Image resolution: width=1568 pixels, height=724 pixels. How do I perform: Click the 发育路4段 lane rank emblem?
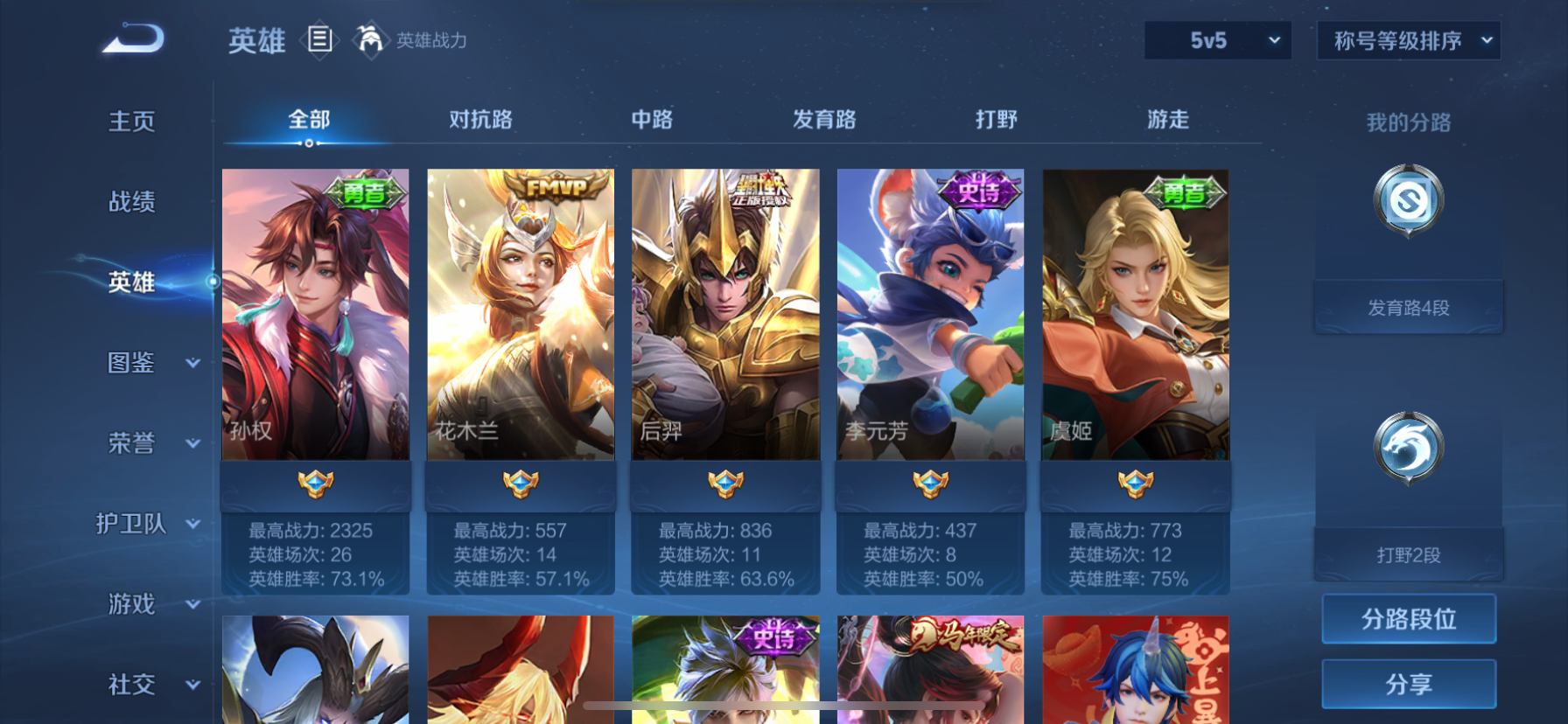pyautogui.click(x=1408, y=199)
